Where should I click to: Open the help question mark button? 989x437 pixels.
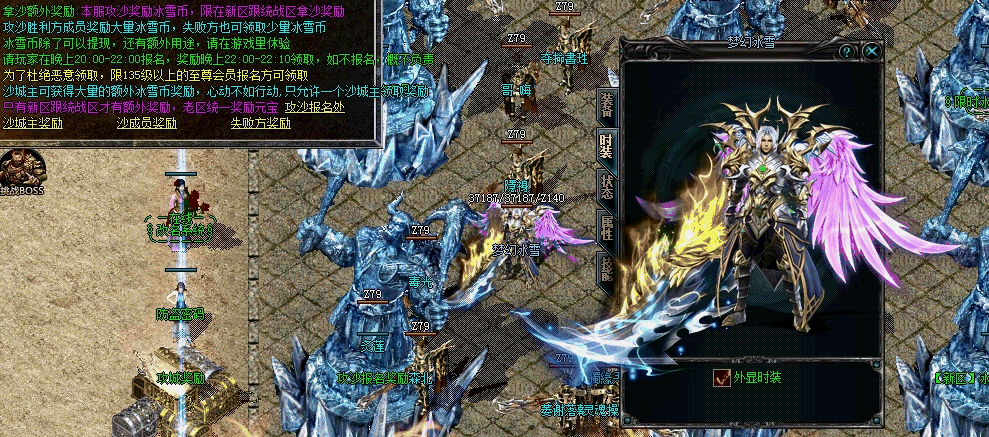(x=847, y=51)
